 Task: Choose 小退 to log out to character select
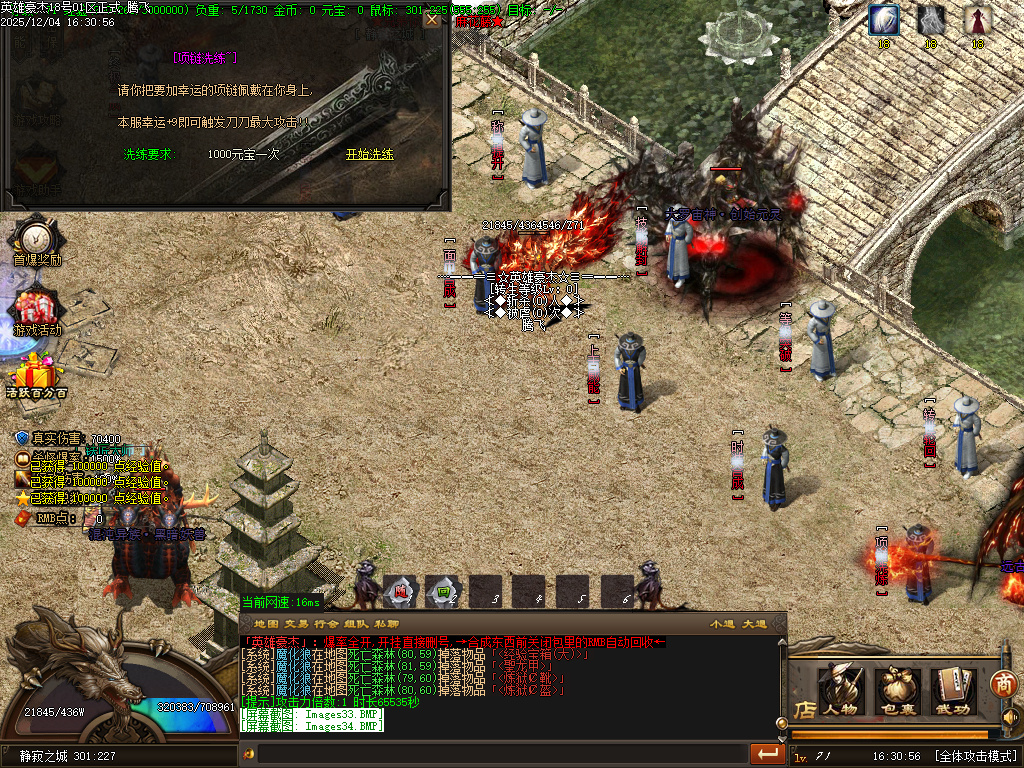[x=722, y=624]
